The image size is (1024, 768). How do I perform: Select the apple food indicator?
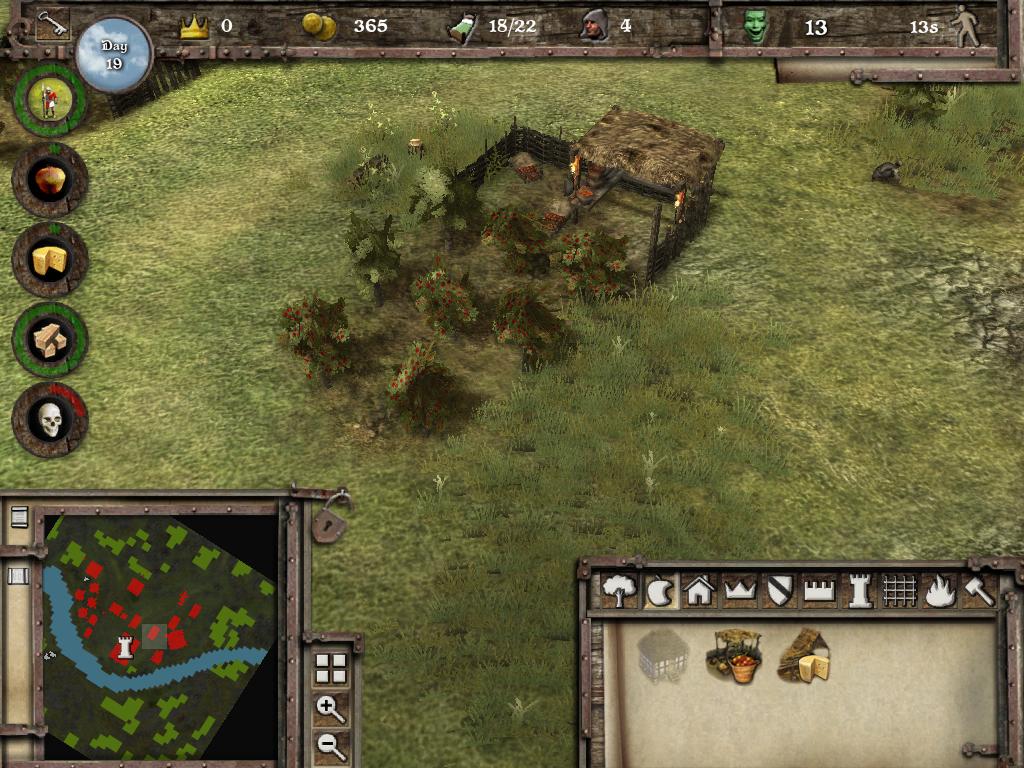pos(49,180)
